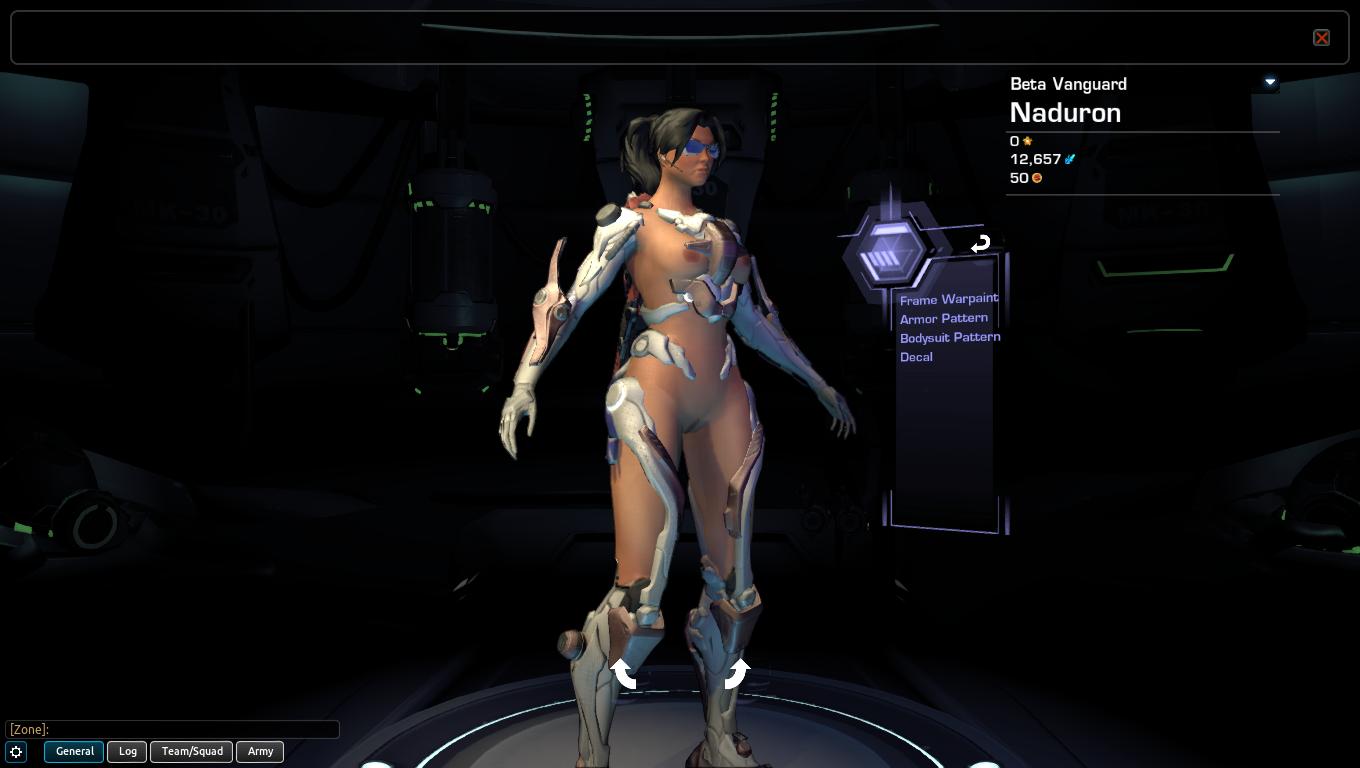Switch to the General chat tab
This screenshot has height=768, width=1360.
[x=74, y=751]
